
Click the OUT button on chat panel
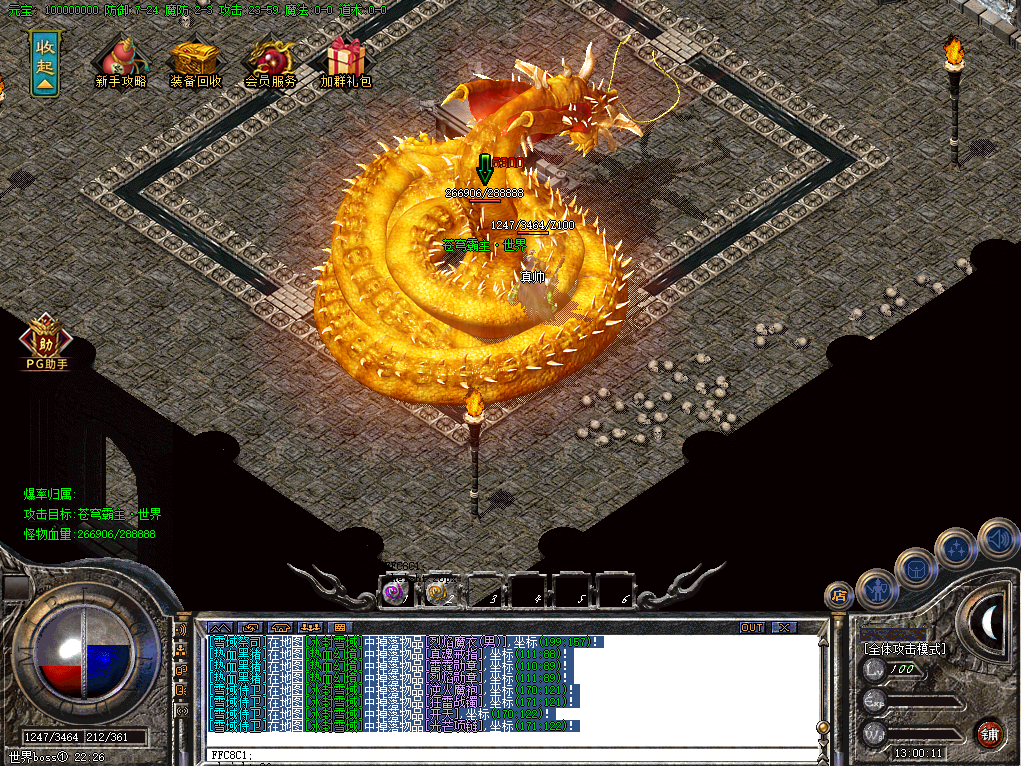[x=752, y=627]
